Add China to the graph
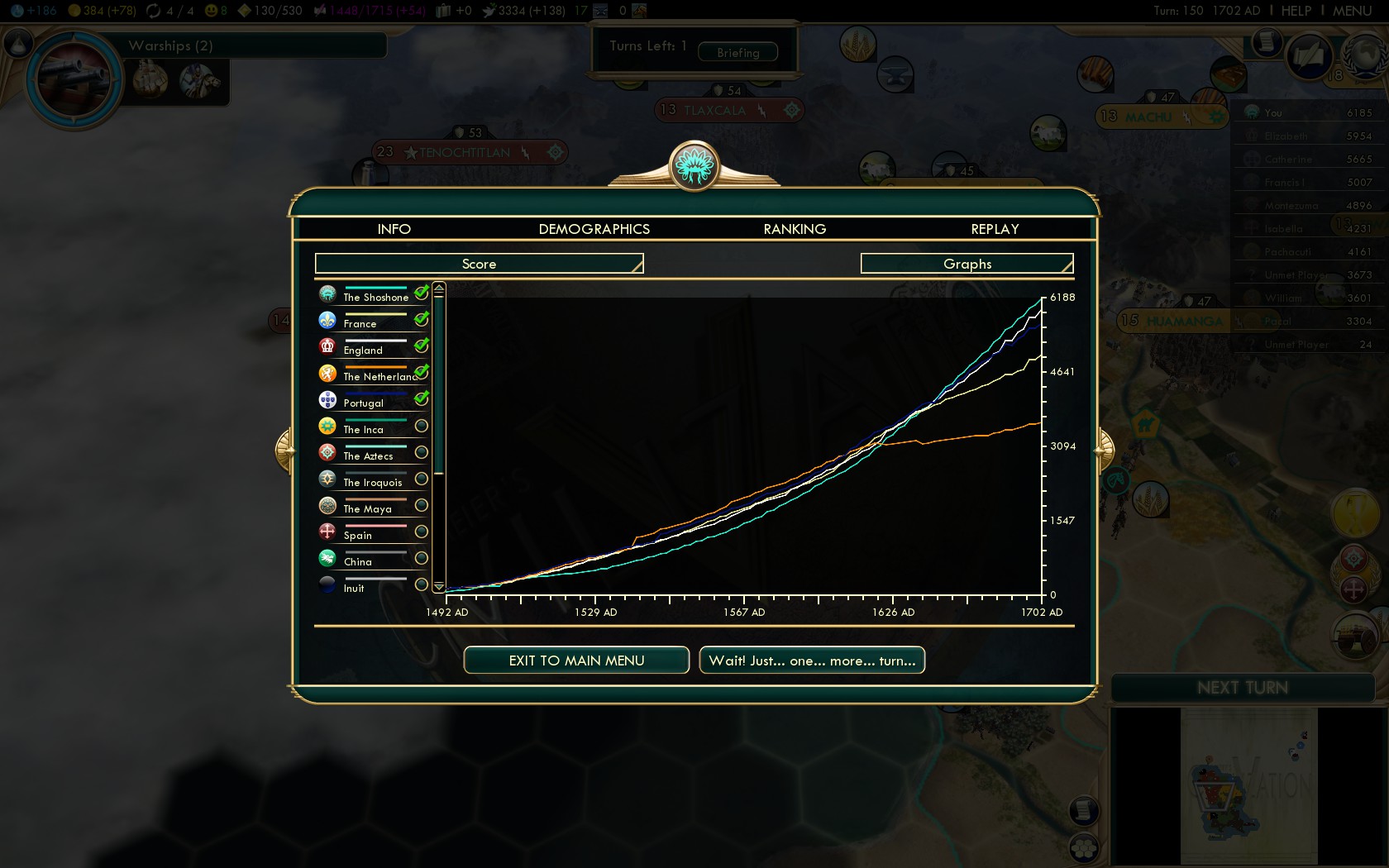The height and width of the screenshot is (868, 1389). pos(422,558)
